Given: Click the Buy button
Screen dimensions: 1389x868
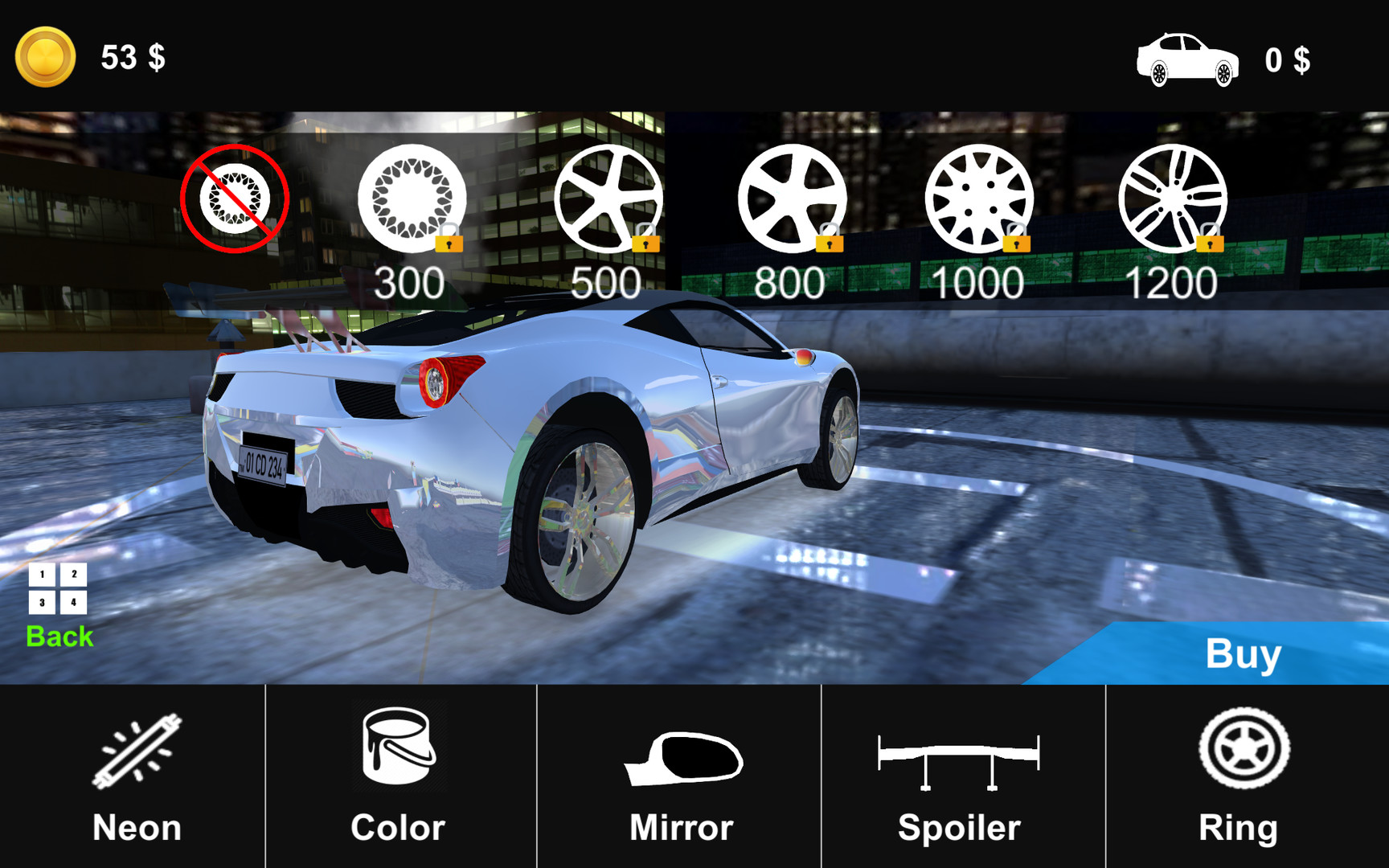Looking at the screenshot, I should (1242, 654).
